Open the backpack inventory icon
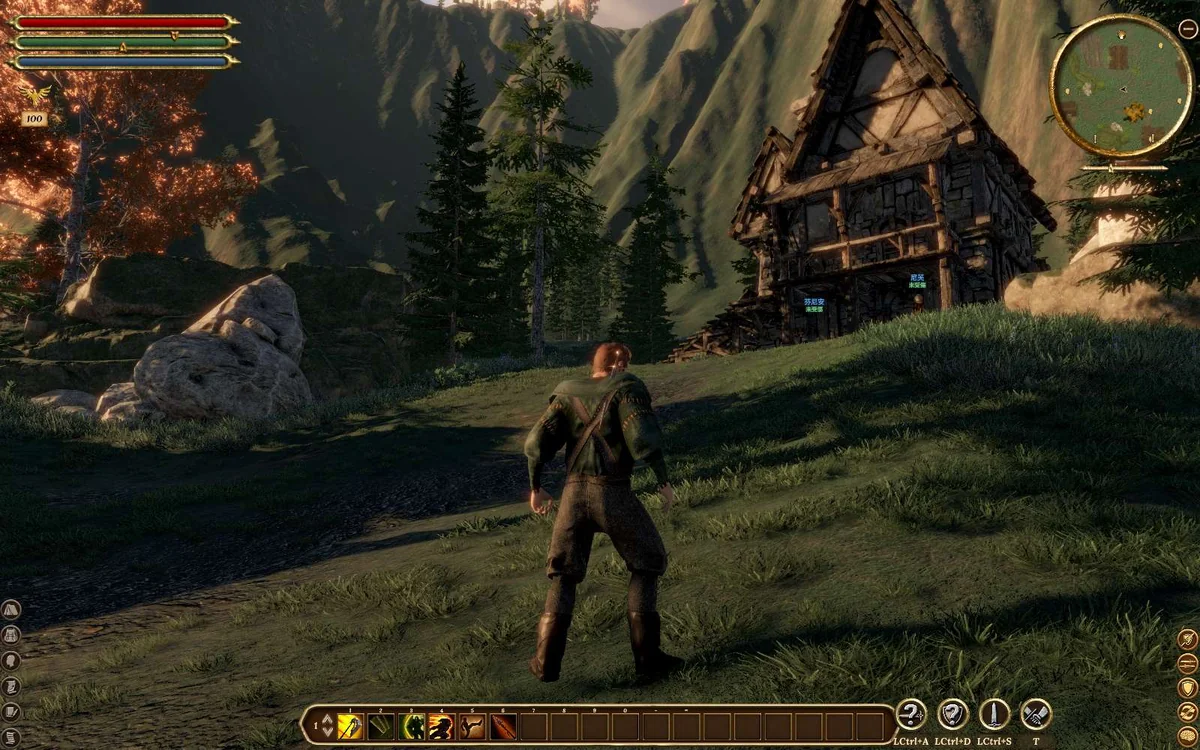Image resolution: width=1200 pixels, height=750 pixels. click(11, 635)
